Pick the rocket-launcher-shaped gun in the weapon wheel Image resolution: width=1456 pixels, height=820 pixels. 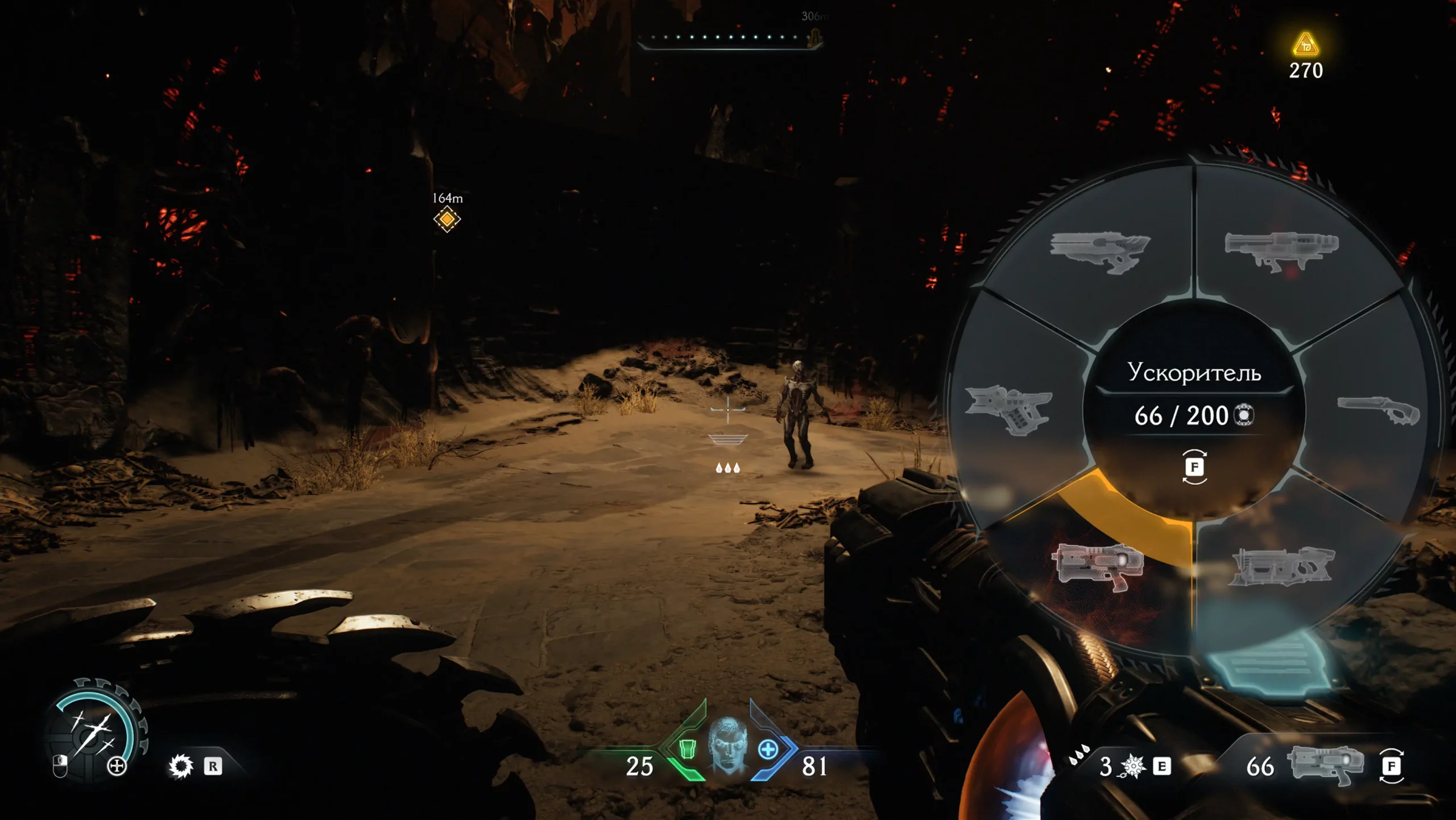1281,250
